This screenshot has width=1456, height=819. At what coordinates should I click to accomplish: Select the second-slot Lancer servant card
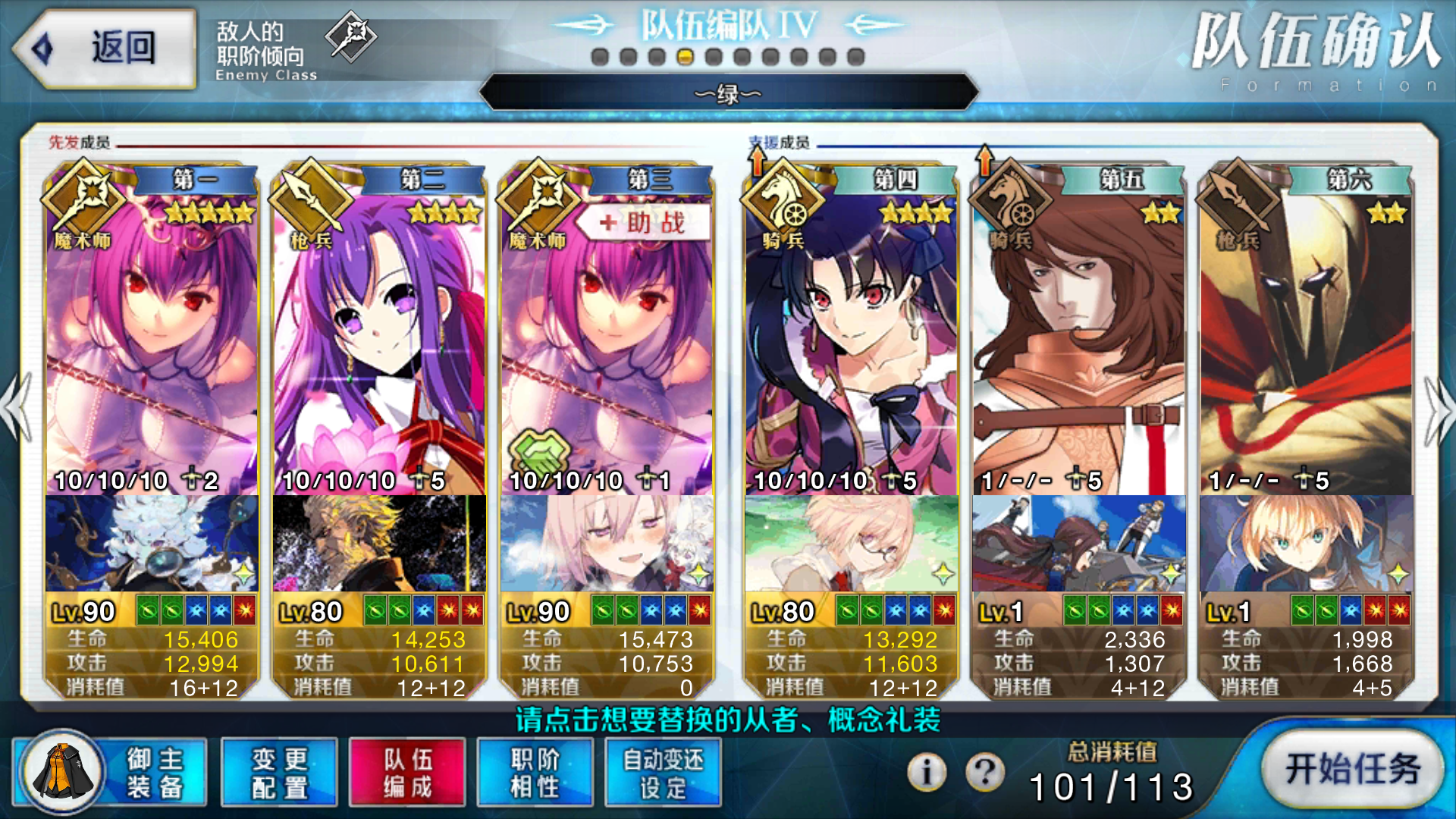pos(379,341)
